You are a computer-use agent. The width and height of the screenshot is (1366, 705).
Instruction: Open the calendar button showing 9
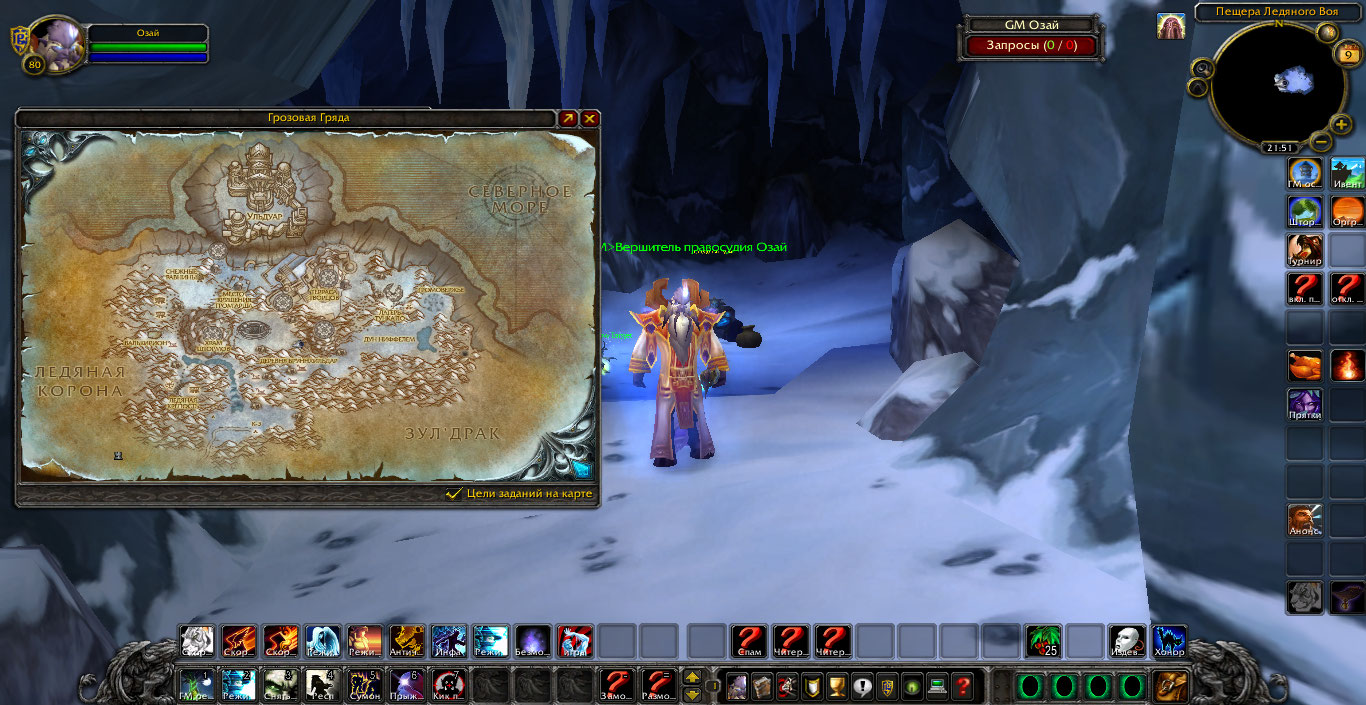pos(1350,55)
